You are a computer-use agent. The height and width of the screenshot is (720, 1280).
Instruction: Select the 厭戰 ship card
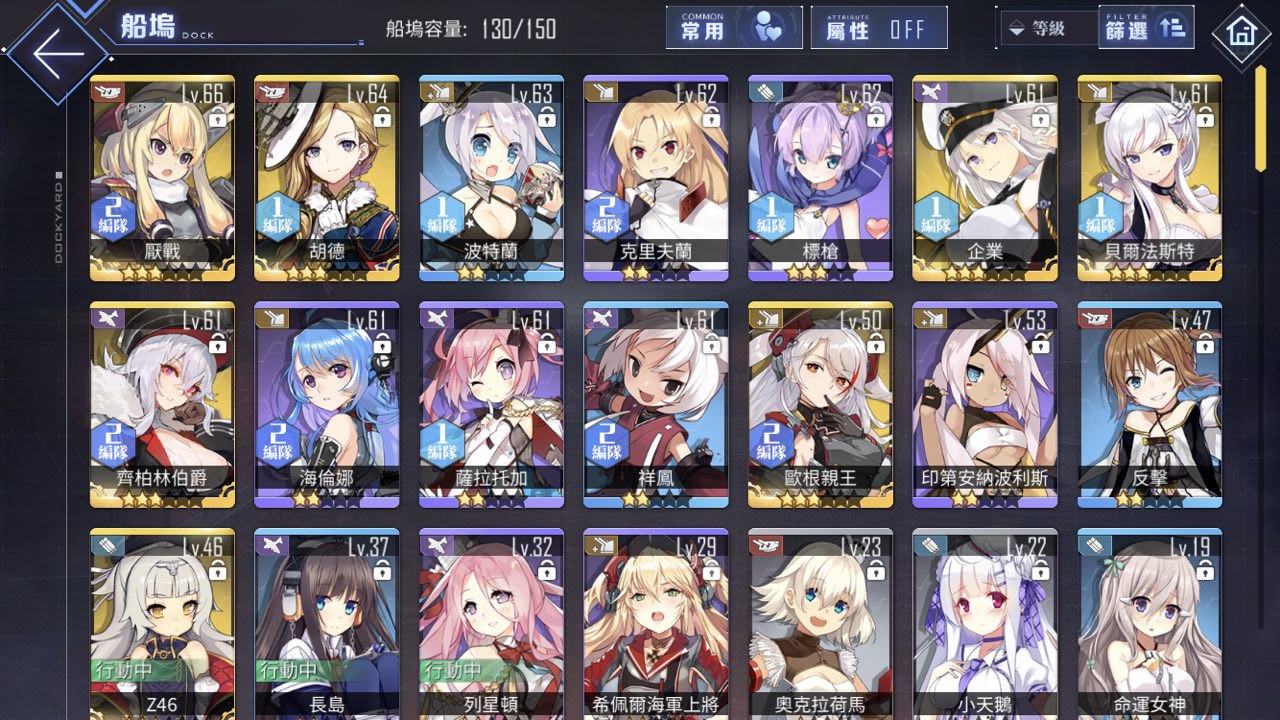(162, 178)
